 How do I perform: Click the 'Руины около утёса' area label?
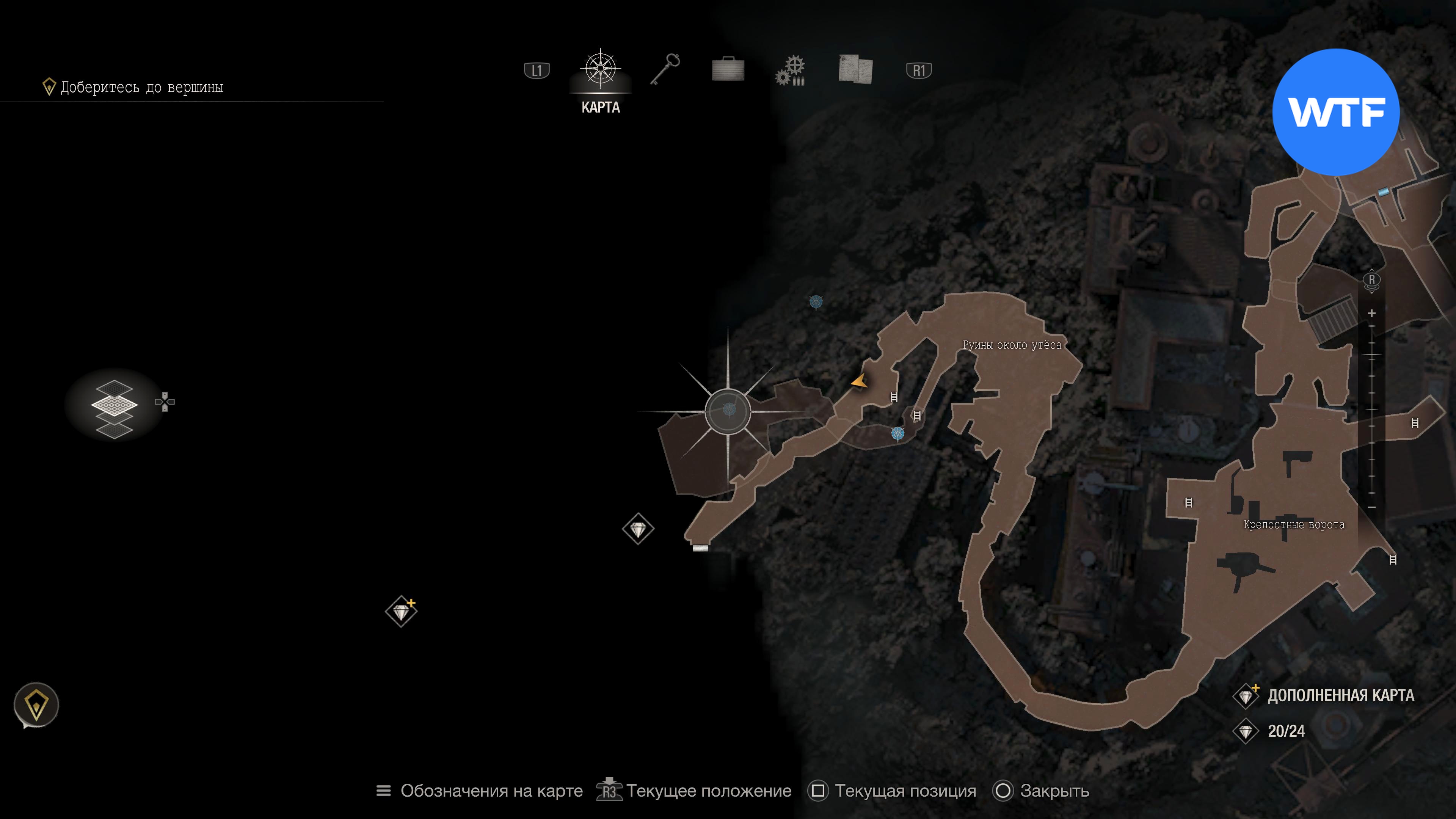tap(1012, 345)
